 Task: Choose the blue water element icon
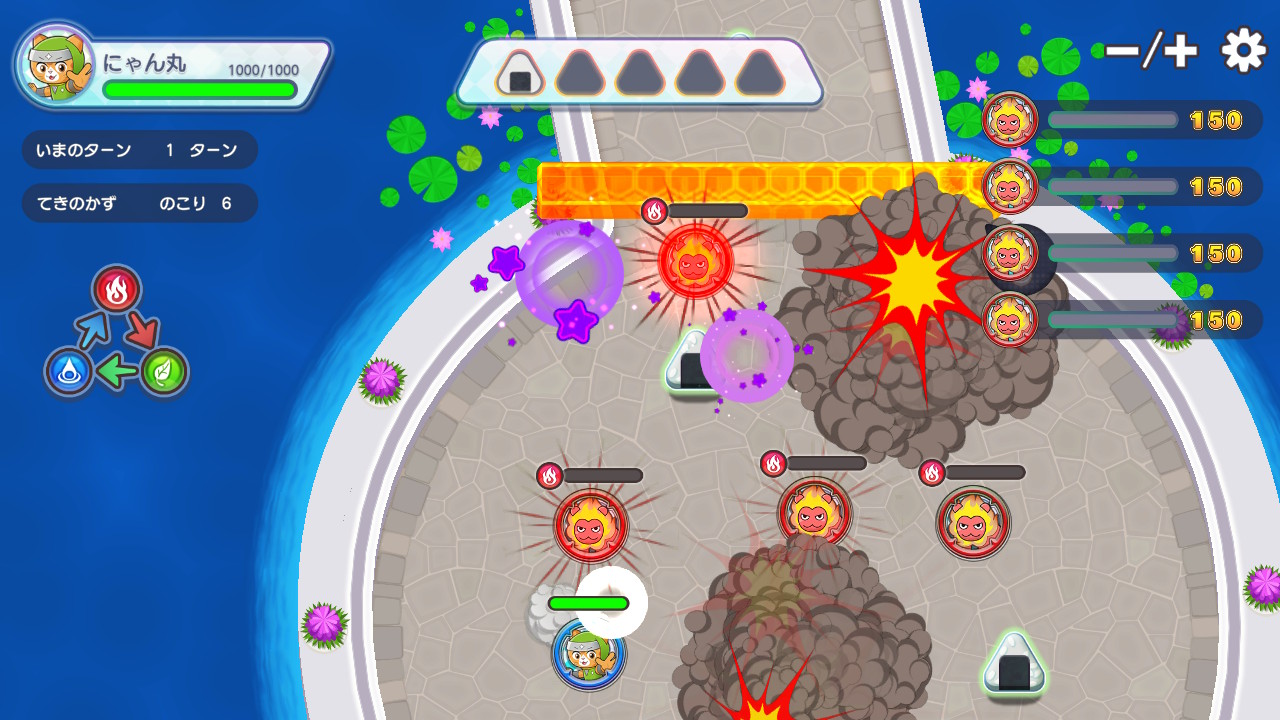(69, 372)
